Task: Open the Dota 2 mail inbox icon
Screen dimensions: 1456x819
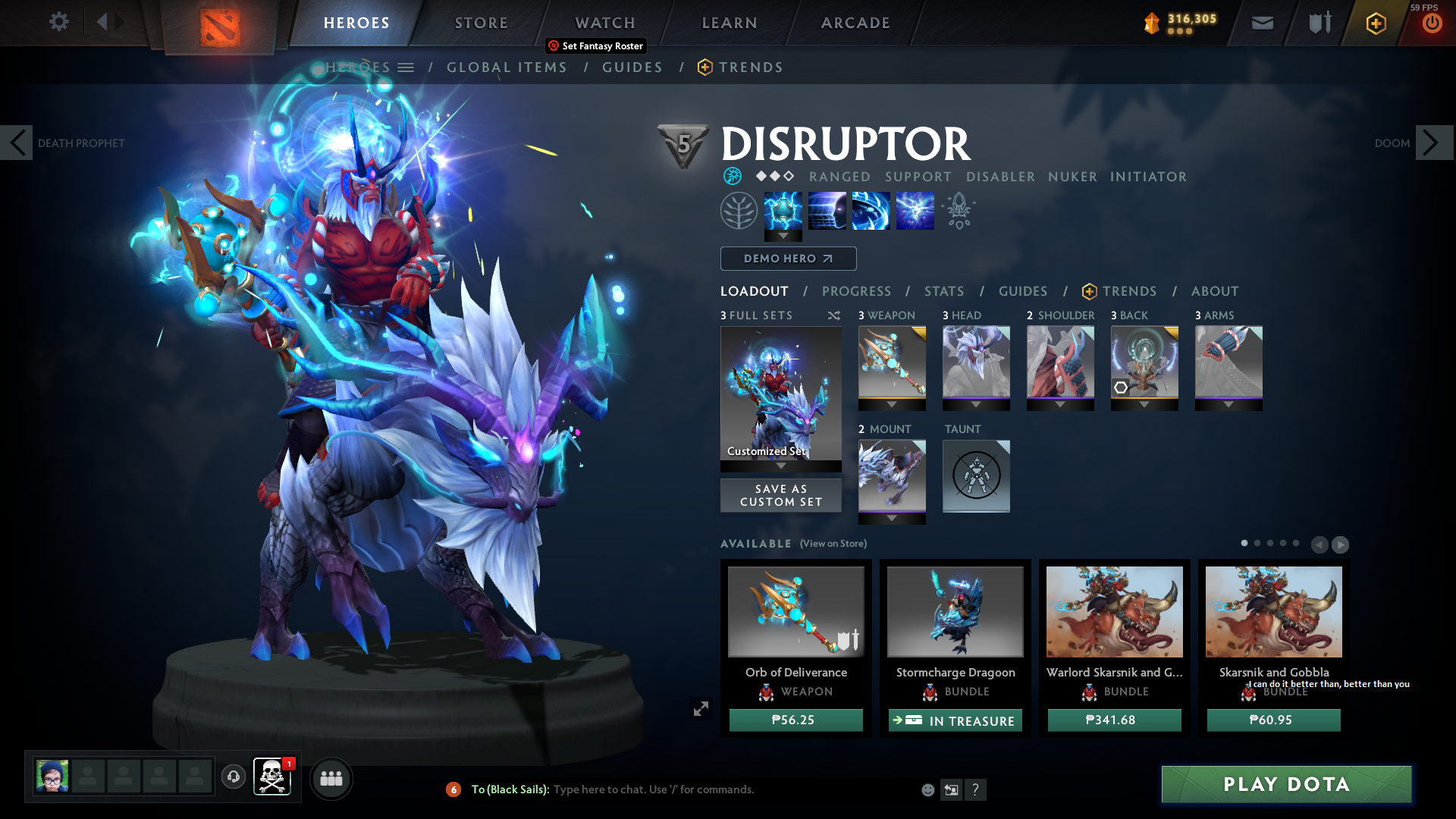Action: (1261, 22)
